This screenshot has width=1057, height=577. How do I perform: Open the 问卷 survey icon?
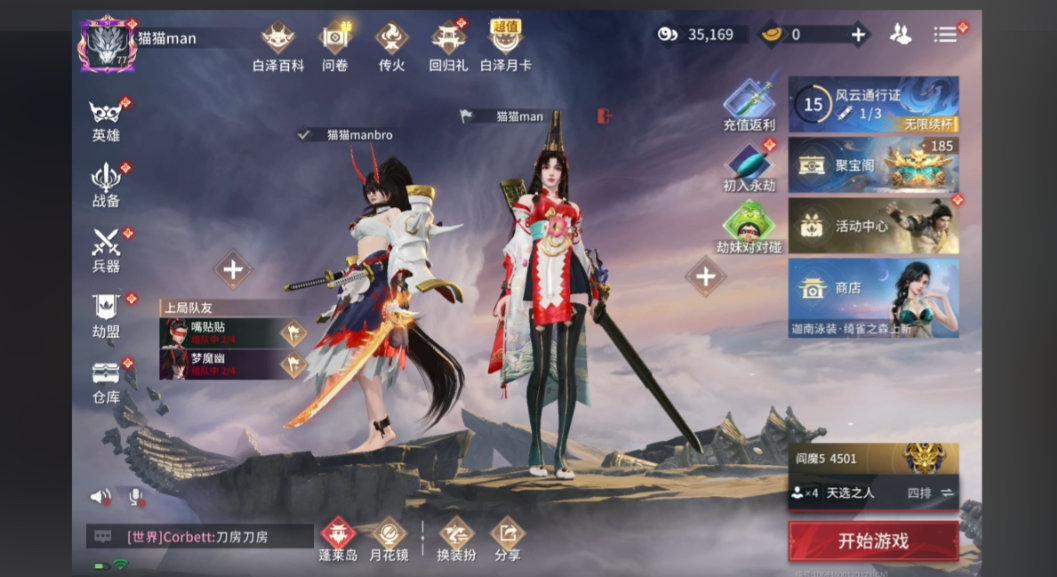[334, 46]
